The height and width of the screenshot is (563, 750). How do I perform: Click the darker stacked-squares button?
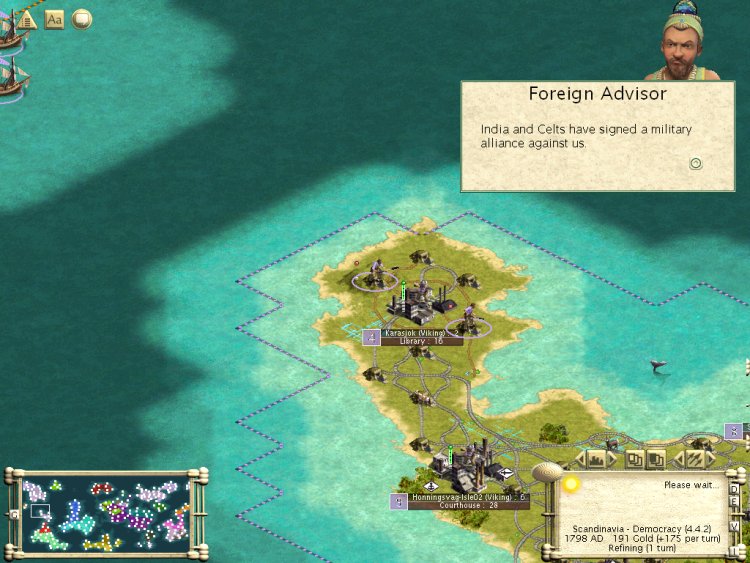tap(656, 459)
